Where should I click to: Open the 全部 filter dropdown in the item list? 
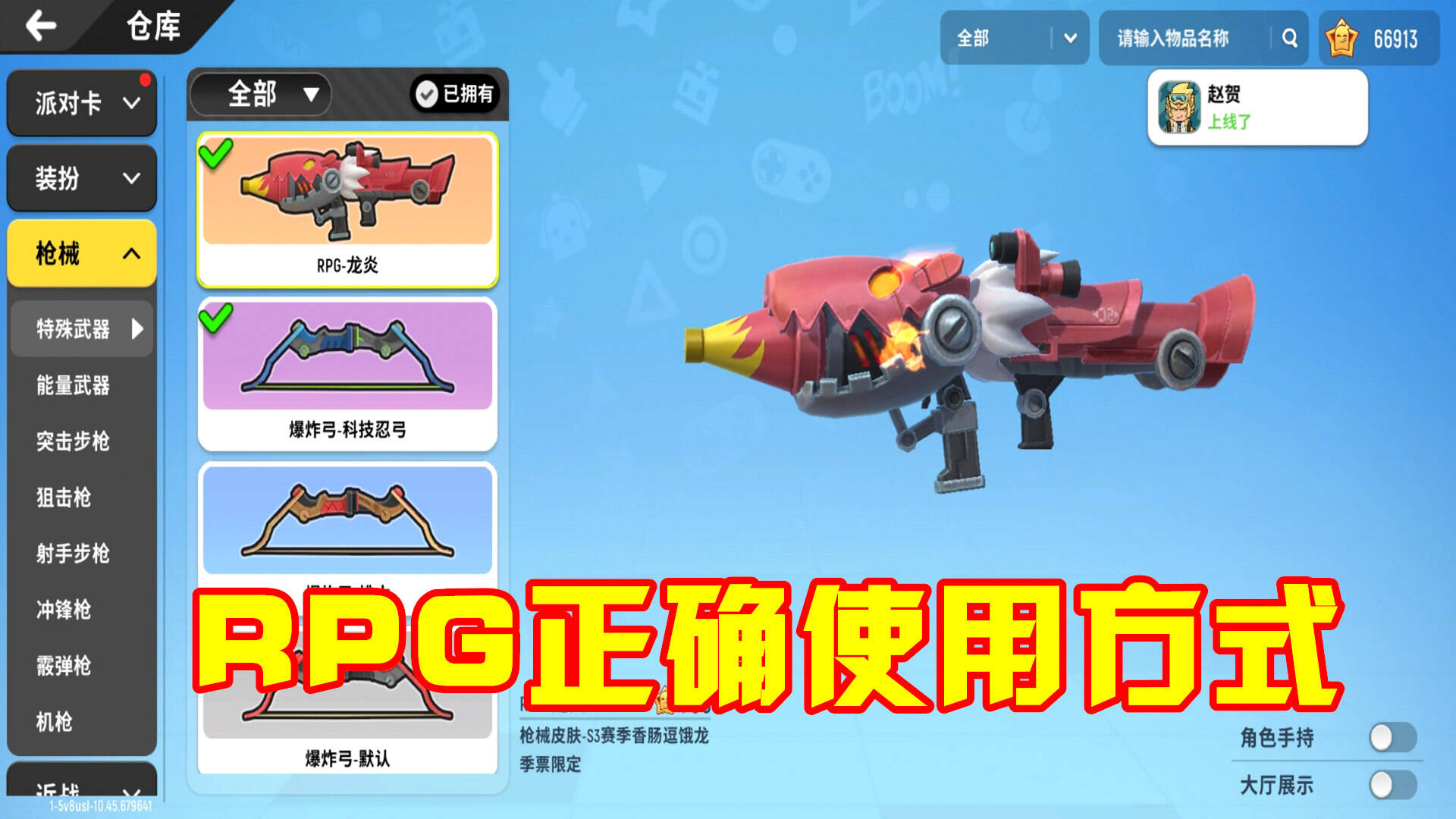point(260,96)
